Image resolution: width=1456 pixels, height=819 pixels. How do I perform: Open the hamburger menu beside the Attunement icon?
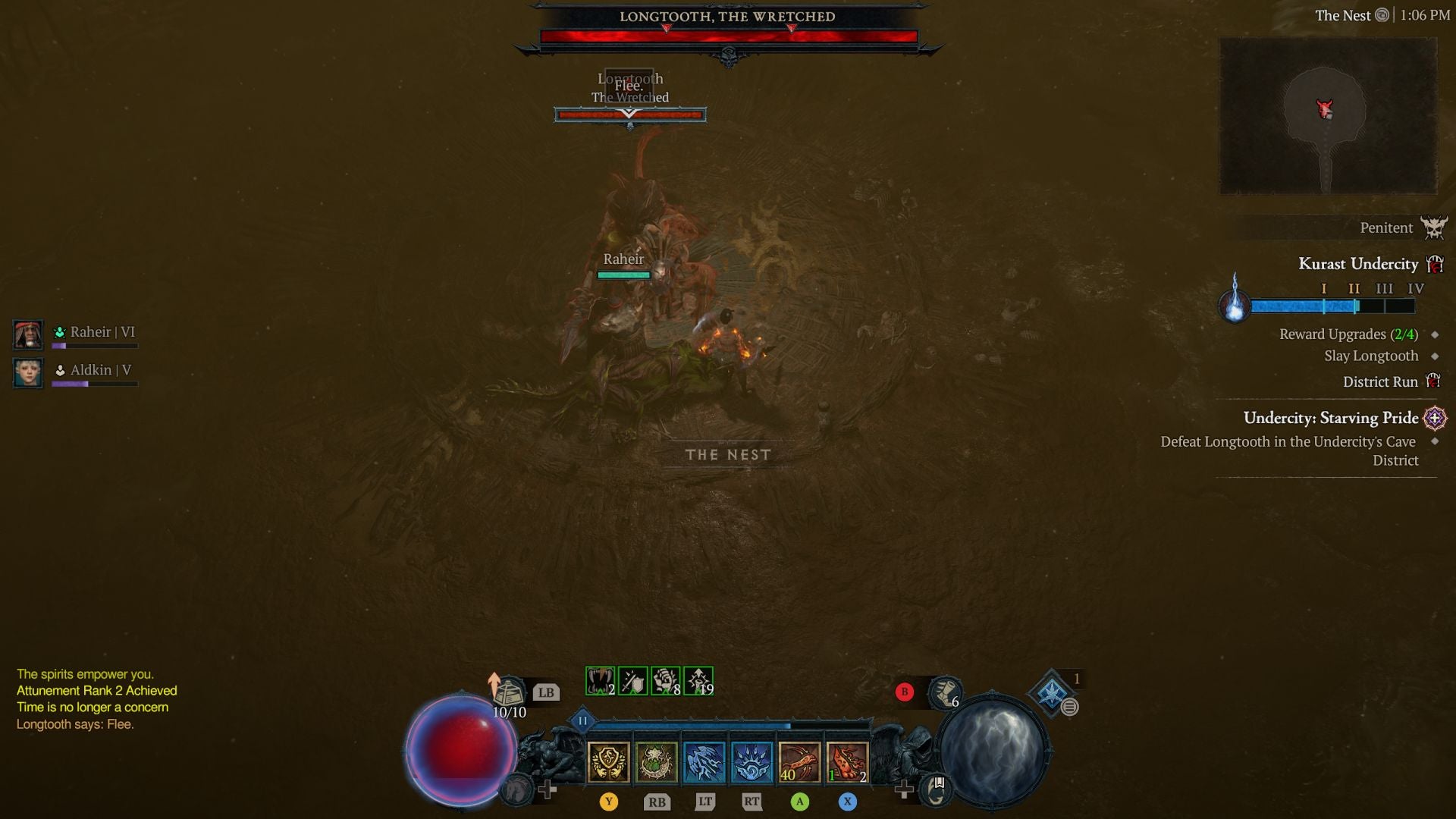point(1069,707)
